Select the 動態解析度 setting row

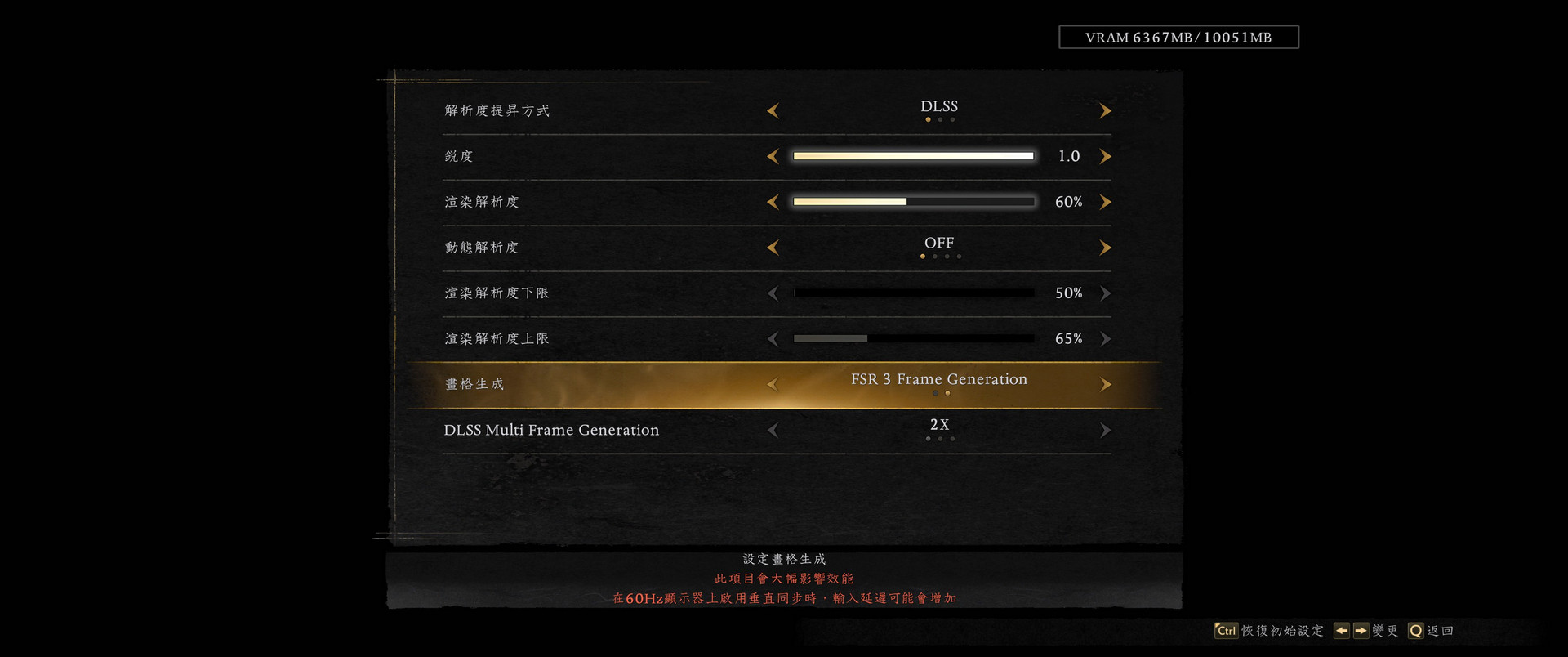(x=482, y=248)
